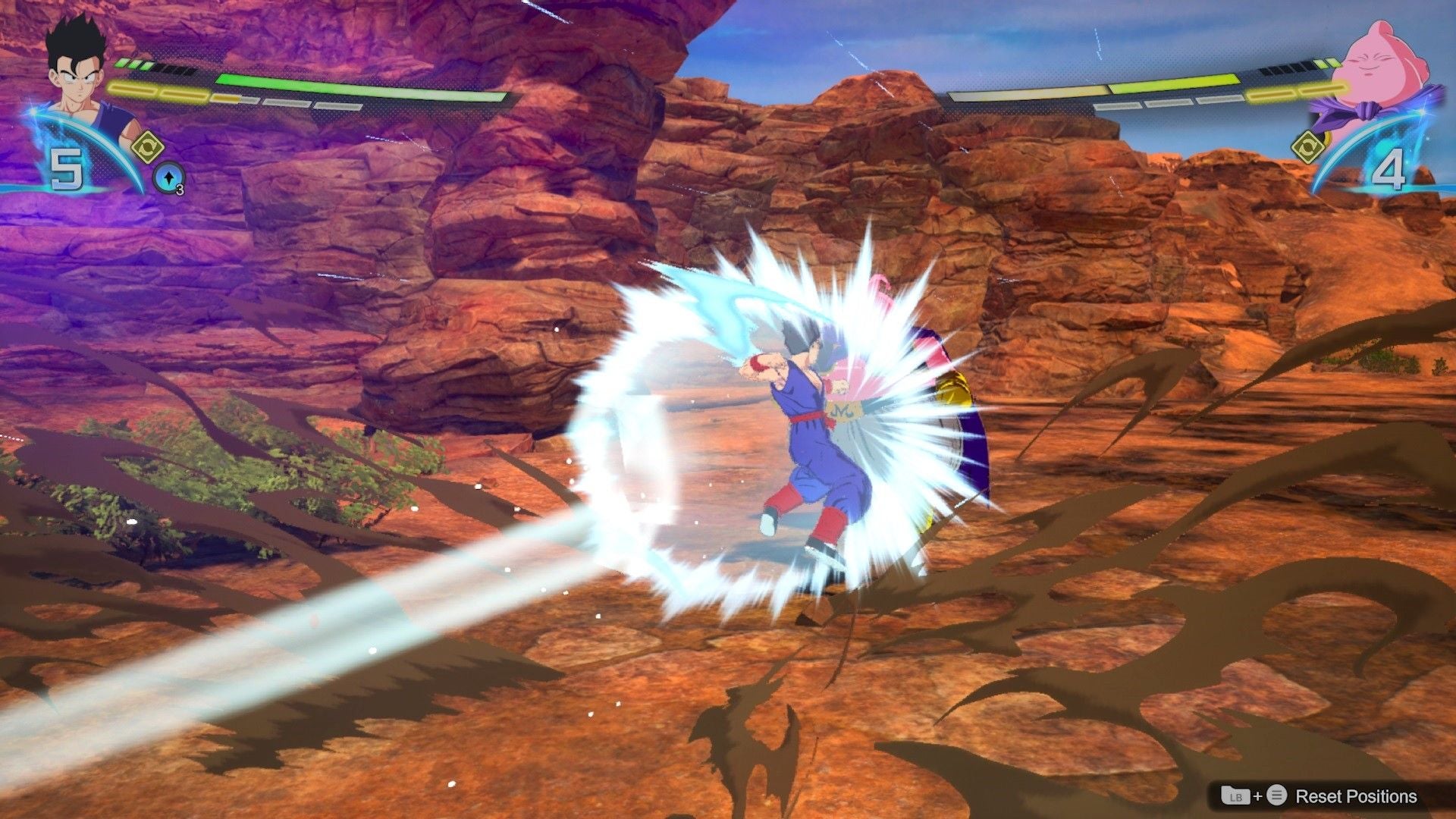Click the menu button glyph beside LB prompt
This screenshot has width=1456, height=819.
(x=1277, y=795)
